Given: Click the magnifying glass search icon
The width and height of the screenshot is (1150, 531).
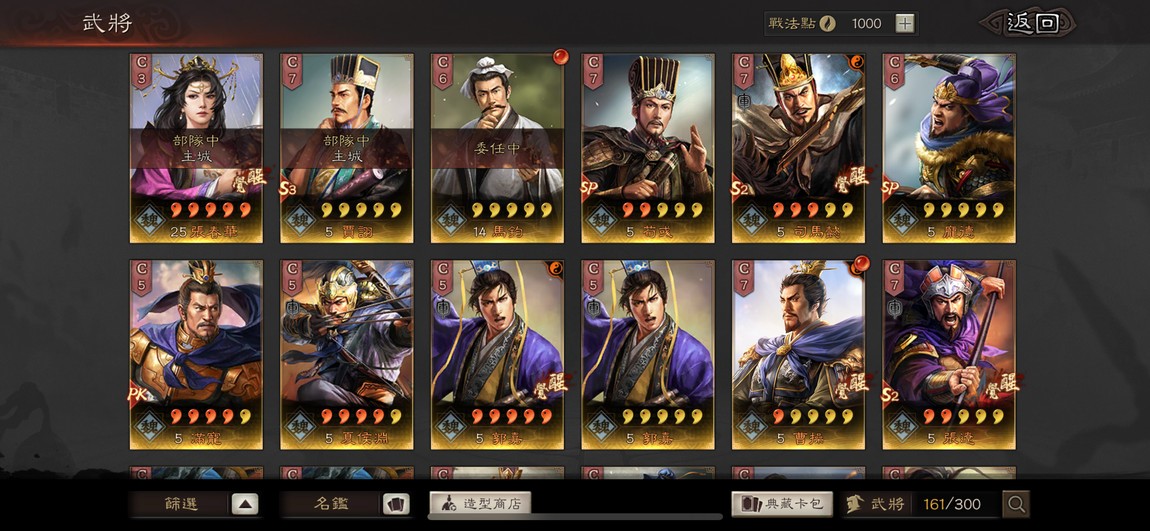Looking at the screenshot, I should tap(1016, 504).
